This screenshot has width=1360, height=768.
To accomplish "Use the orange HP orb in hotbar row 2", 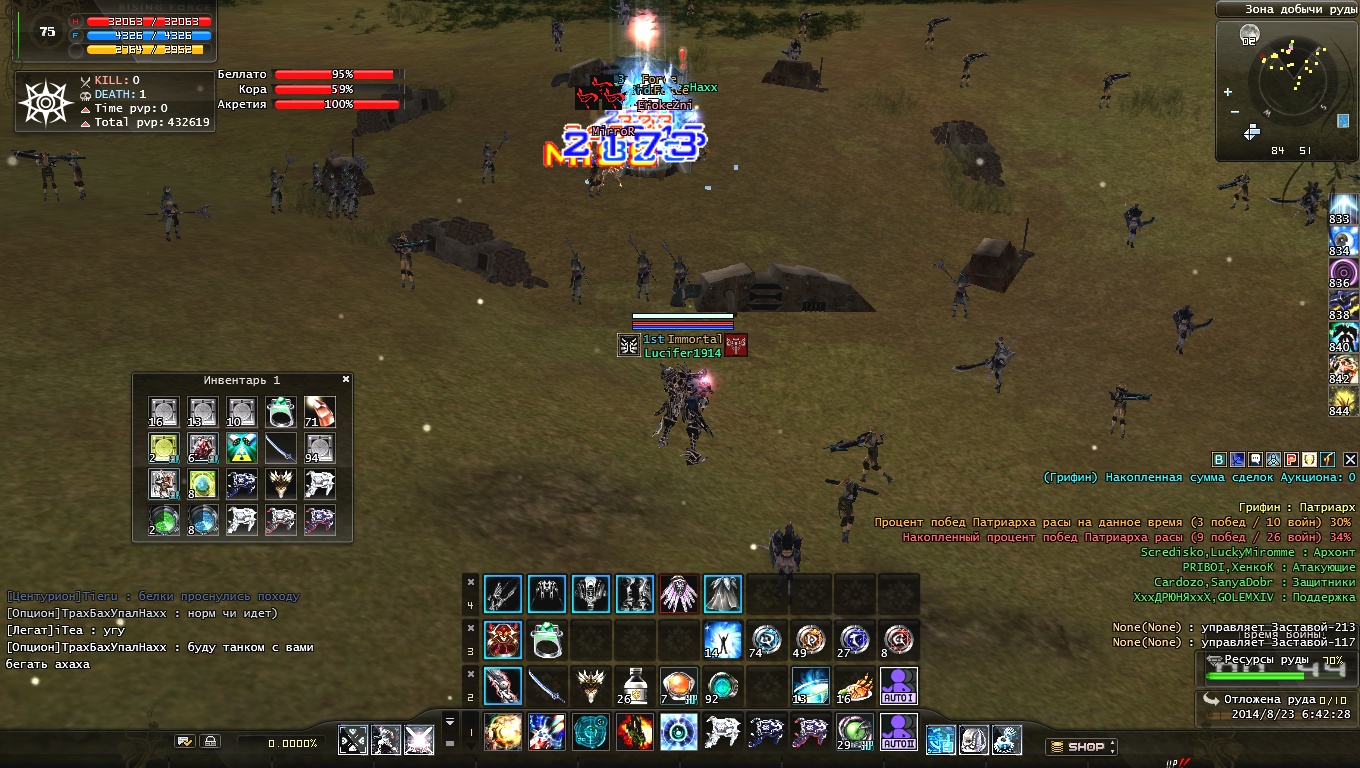I will pos(677,686).
